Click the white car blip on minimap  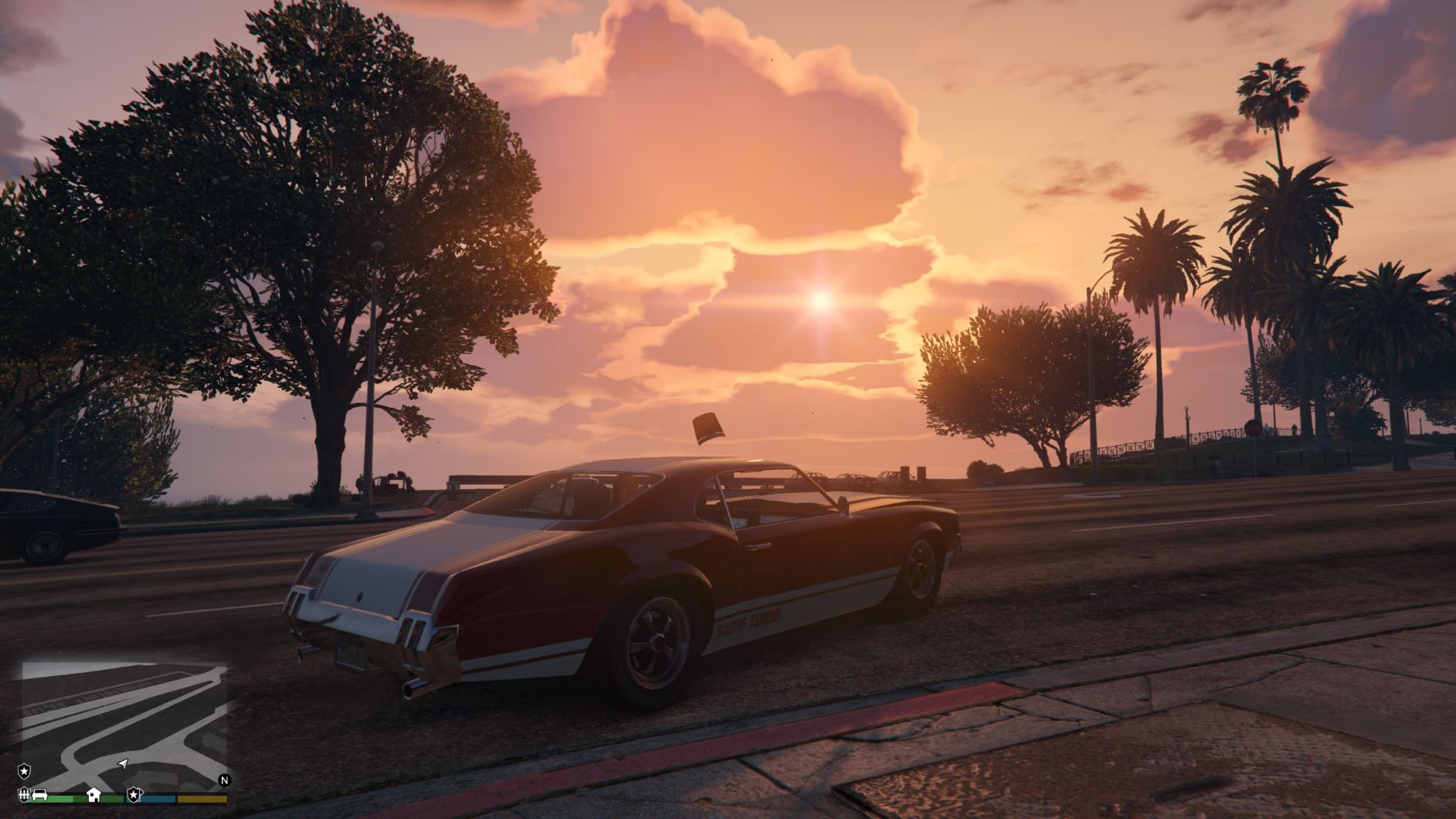(x=39, y=794)
